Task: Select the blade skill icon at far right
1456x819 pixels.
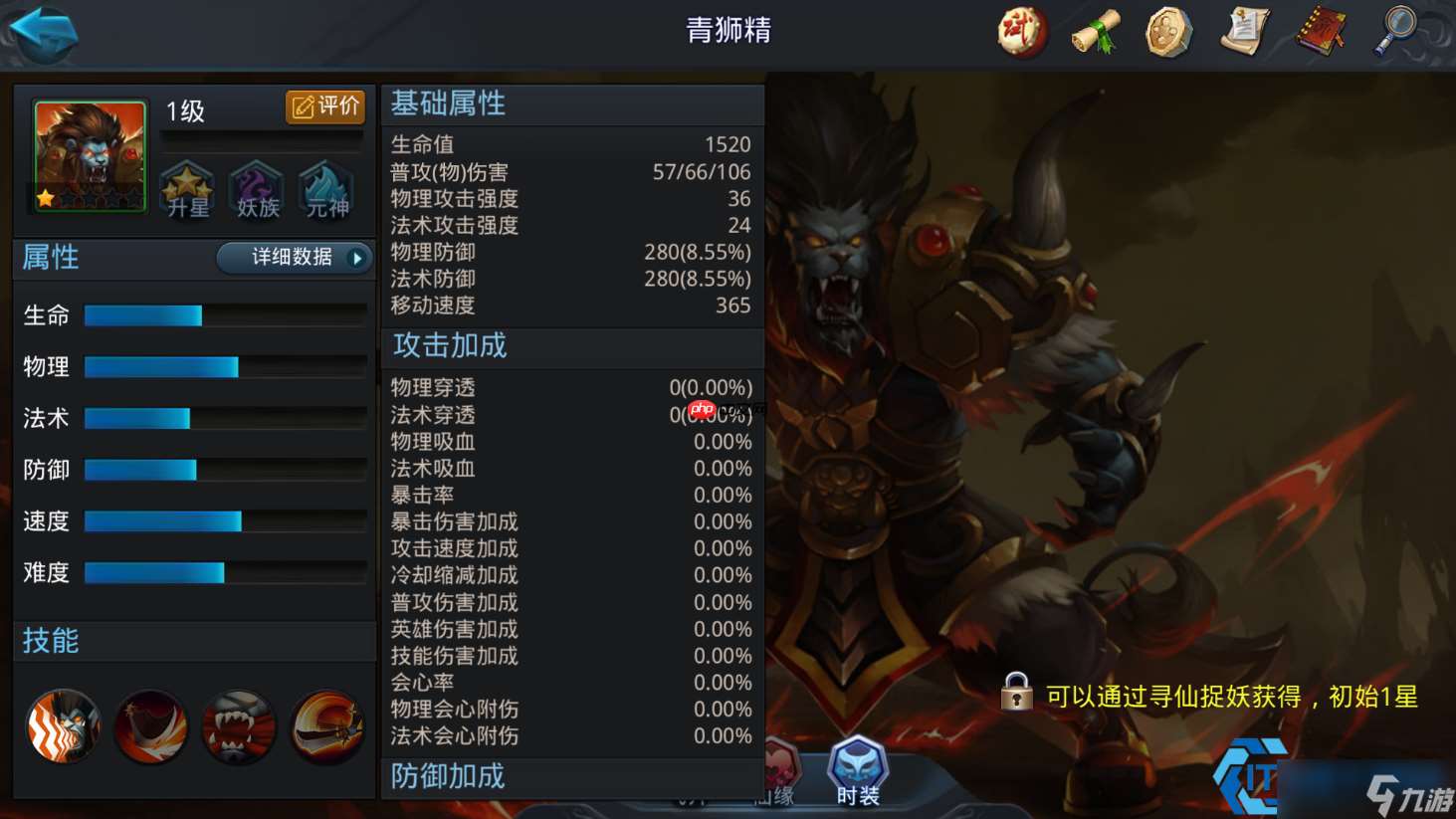Action: tap(326, 726)
